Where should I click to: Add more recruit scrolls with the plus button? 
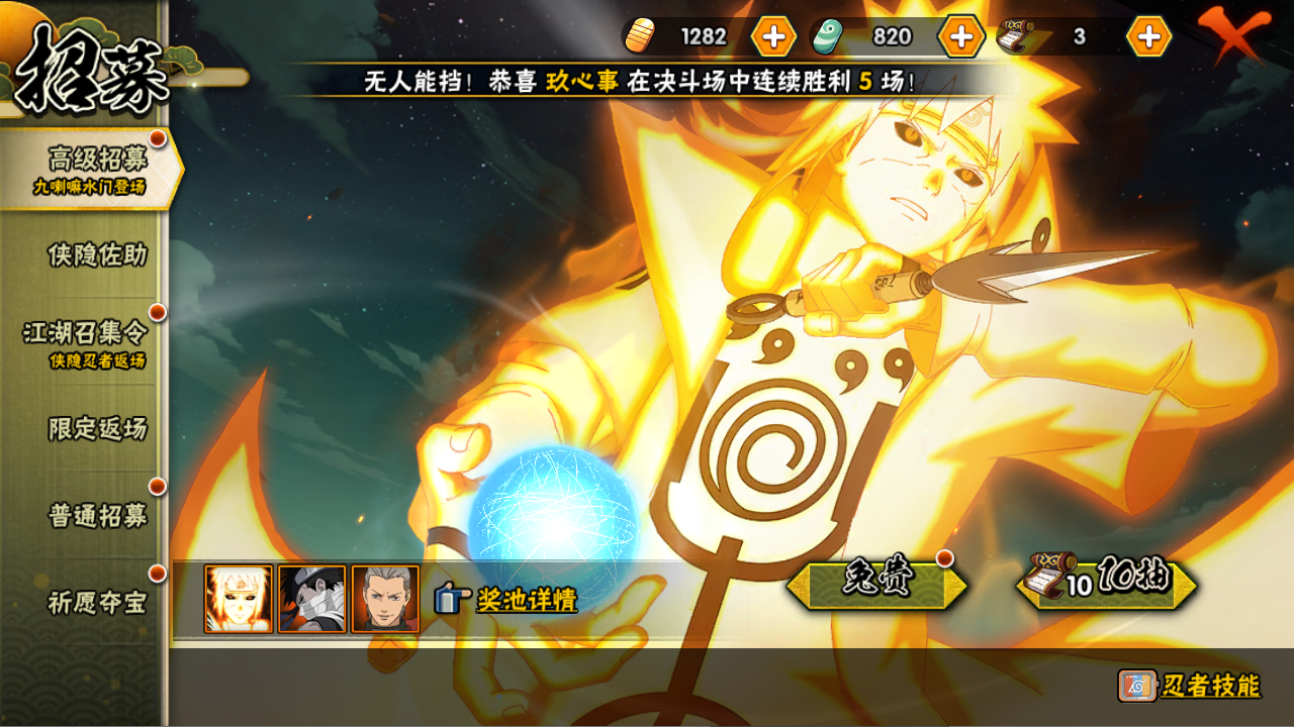coord(1148,37)
